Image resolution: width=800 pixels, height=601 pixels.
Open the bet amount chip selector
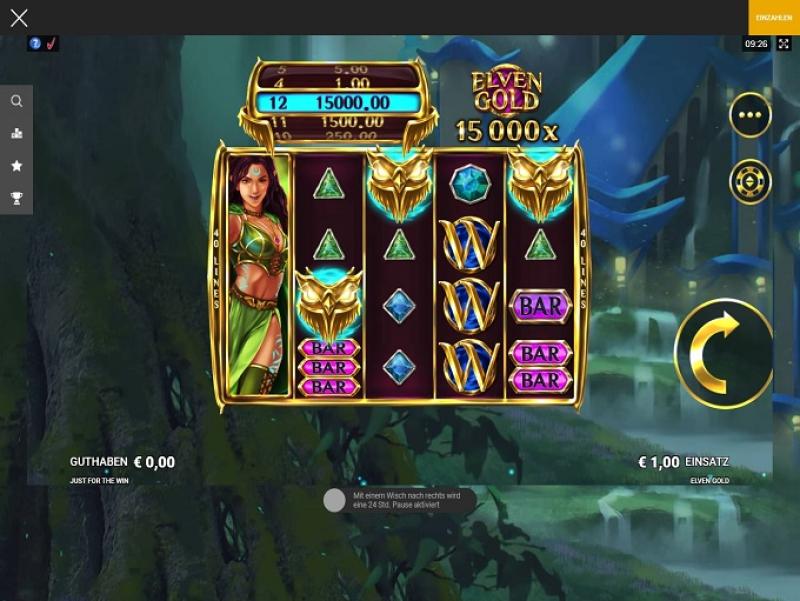pos(750,181)
